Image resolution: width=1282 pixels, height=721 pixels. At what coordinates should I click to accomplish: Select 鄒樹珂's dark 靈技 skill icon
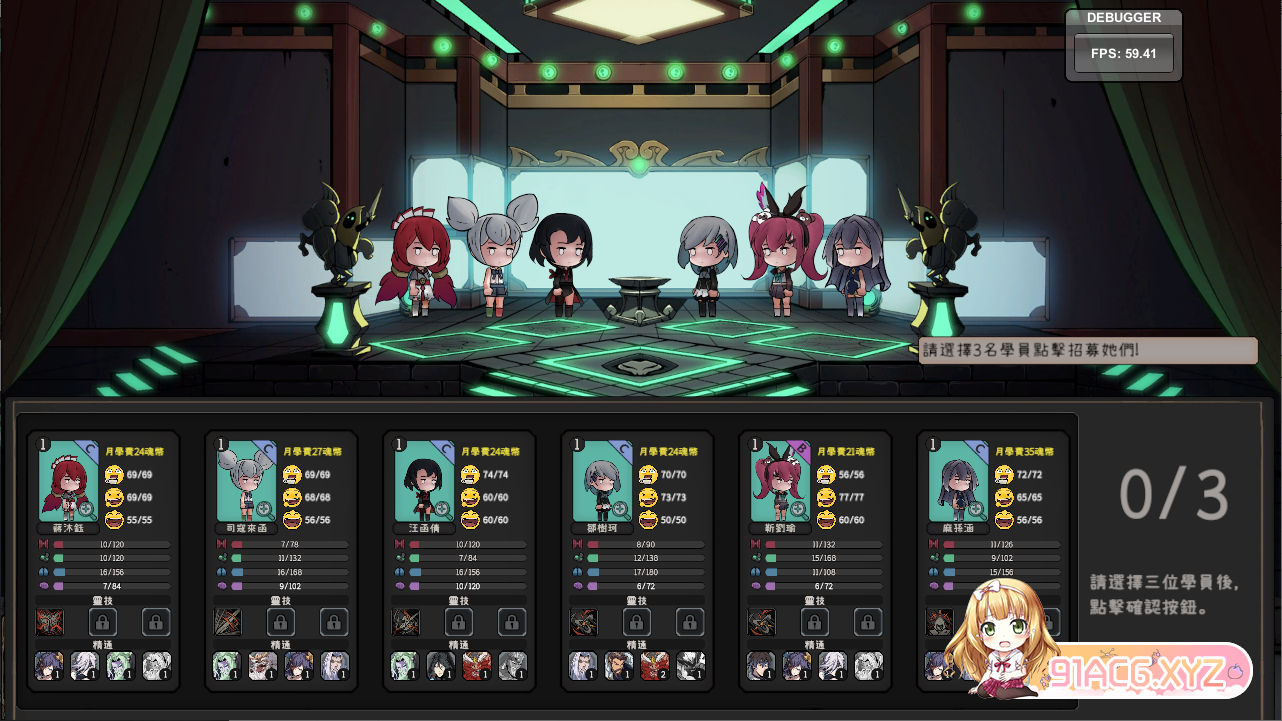[583, 621]
